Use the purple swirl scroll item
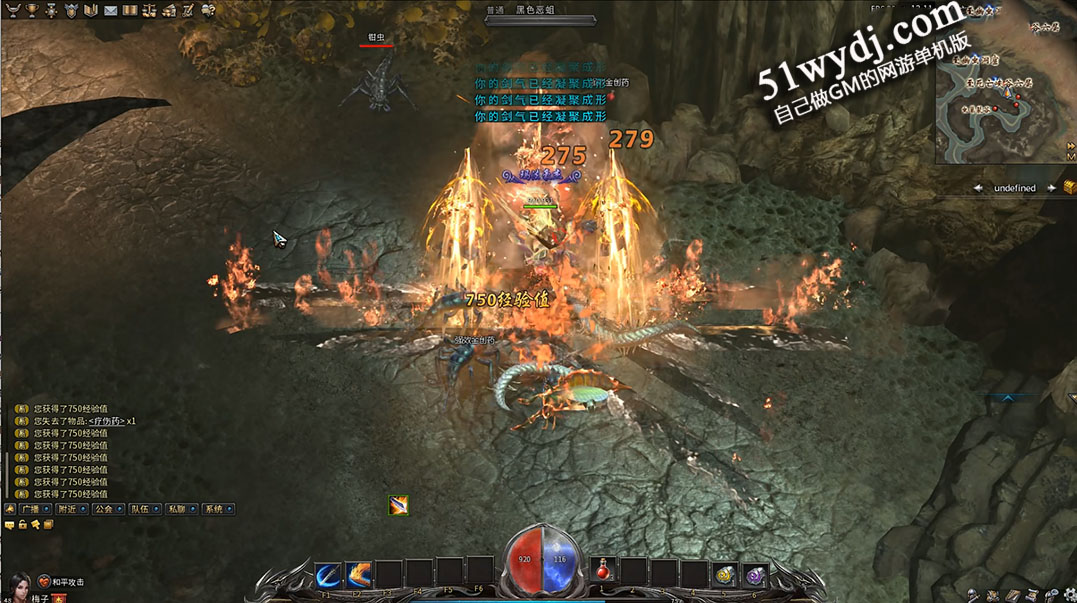This screenshot has width=1077, height=603. (754, 575)
